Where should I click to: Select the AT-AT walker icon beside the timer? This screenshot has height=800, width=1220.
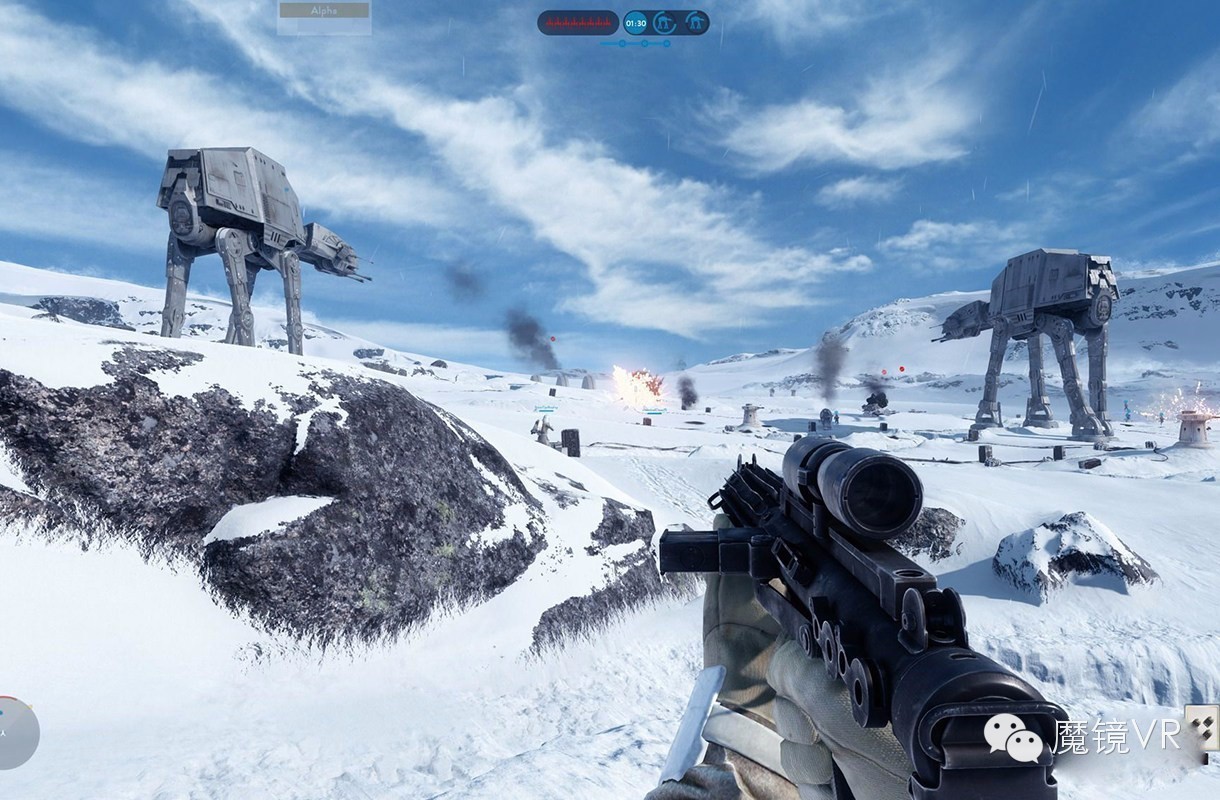(664, 22)
